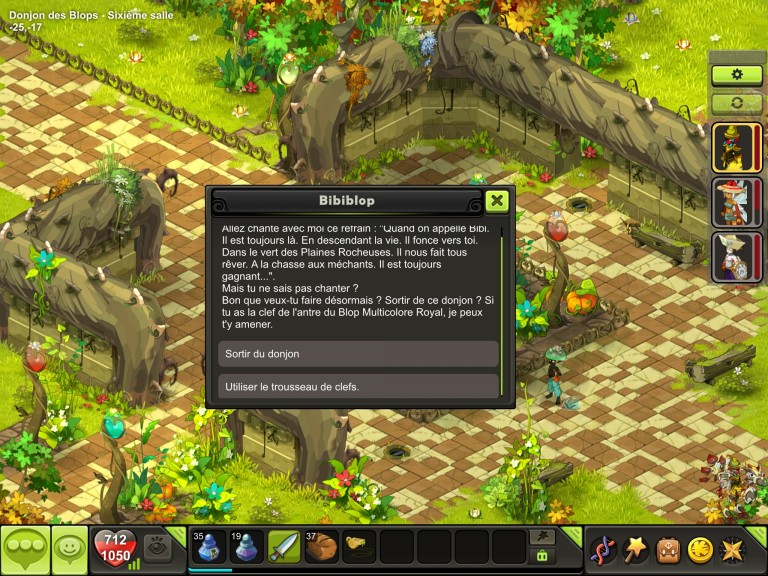Open the chat bubble button
The image size is (768, 576).
pyautogui.click(x=24, y=549)
